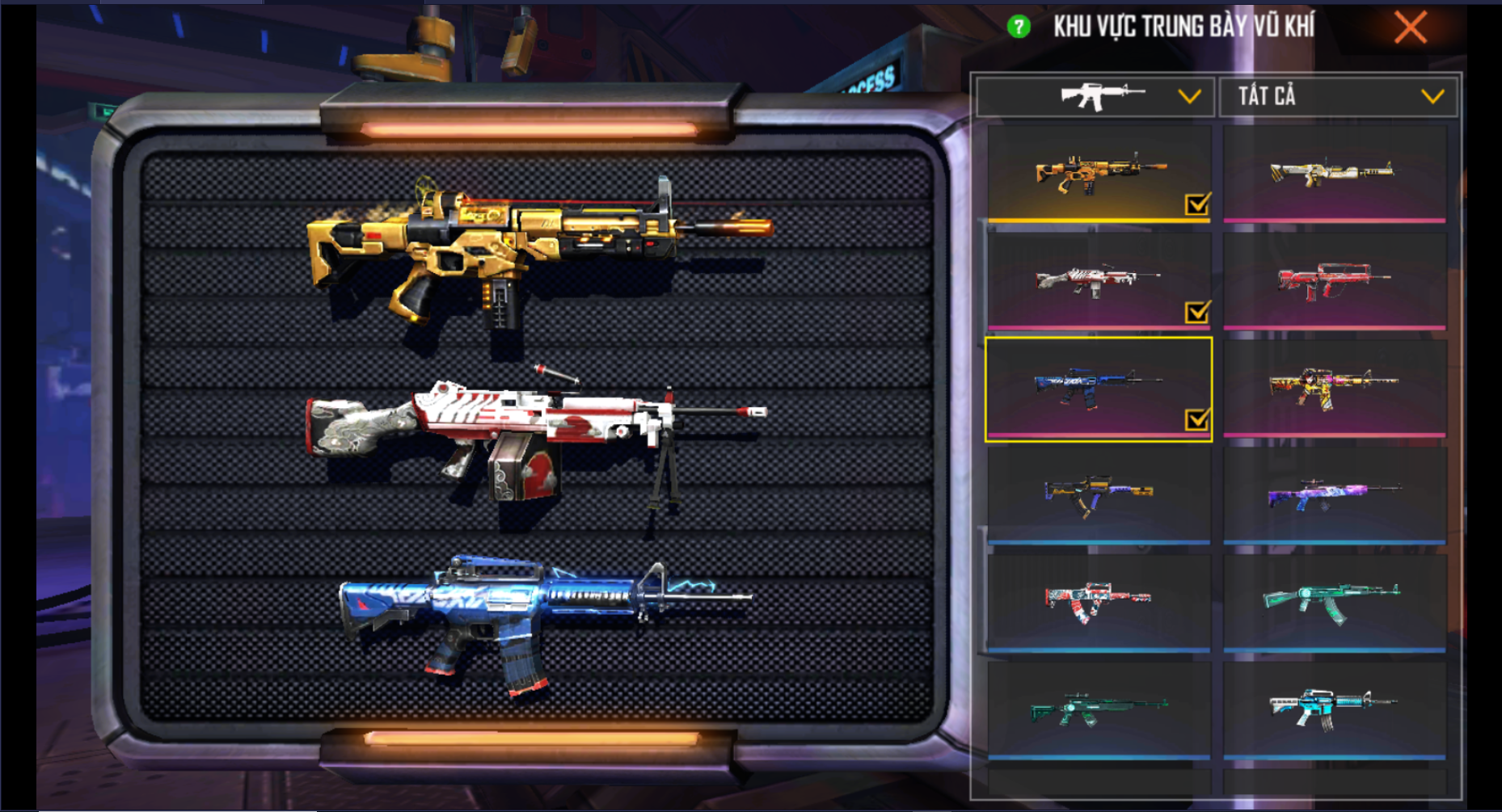
Task: Open the 'TẤT CẢ' filter dropdown
Action: click(x=1339, y=97)
